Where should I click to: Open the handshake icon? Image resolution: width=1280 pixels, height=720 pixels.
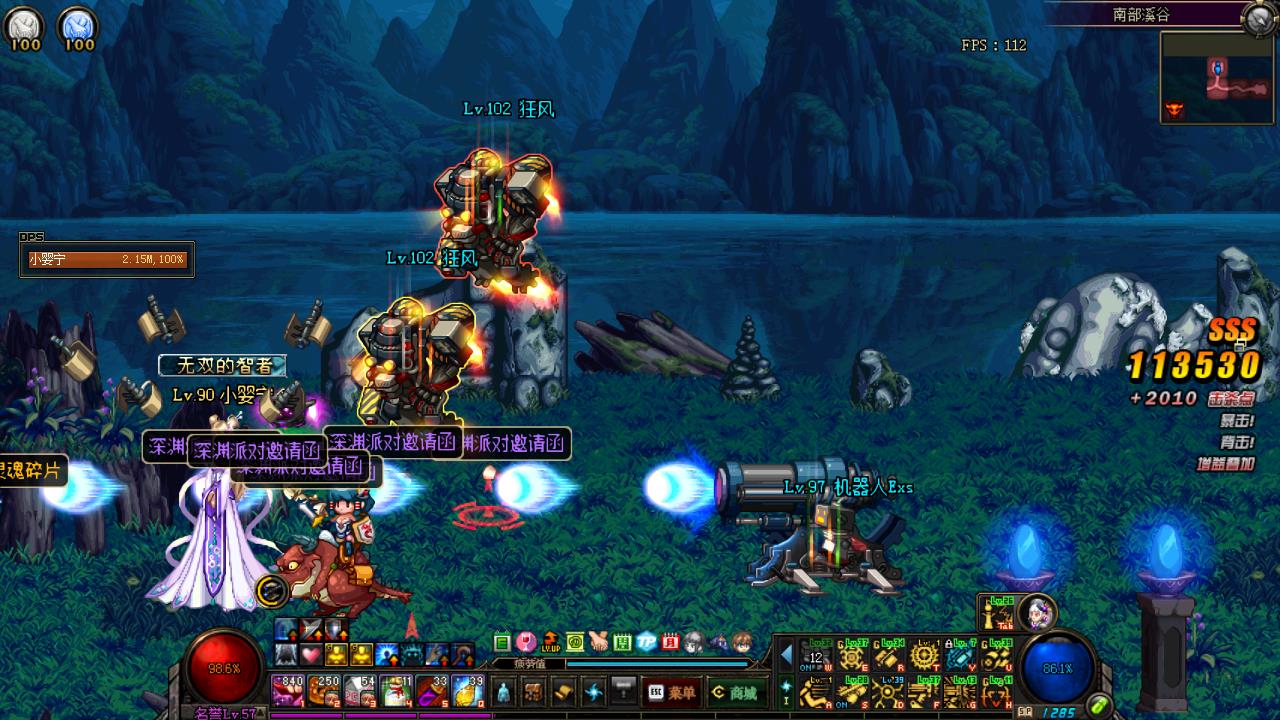tap(599, 641)
